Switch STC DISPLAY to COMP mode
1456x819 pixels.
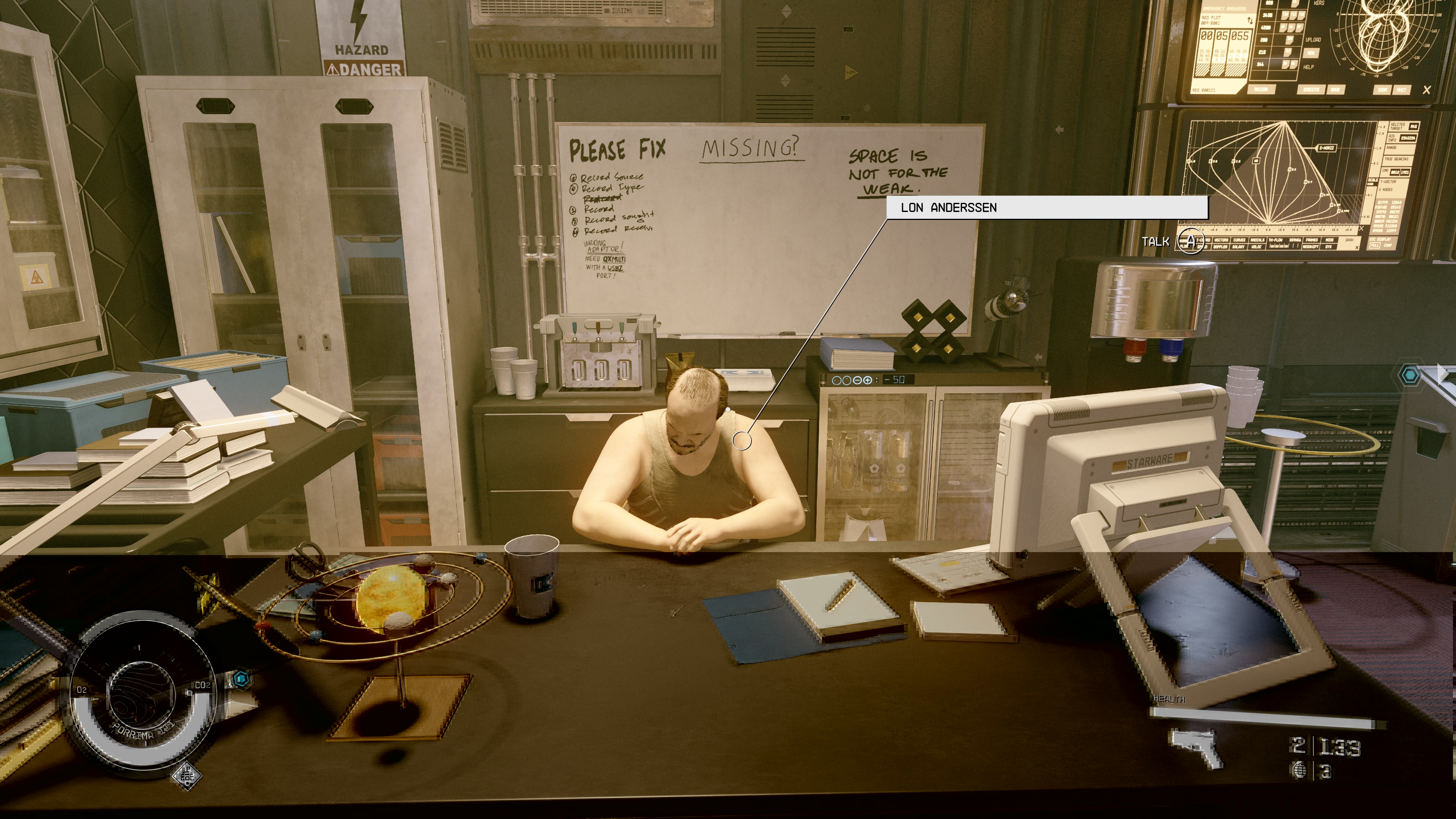pyautogui.click(x=1388, y=246)
